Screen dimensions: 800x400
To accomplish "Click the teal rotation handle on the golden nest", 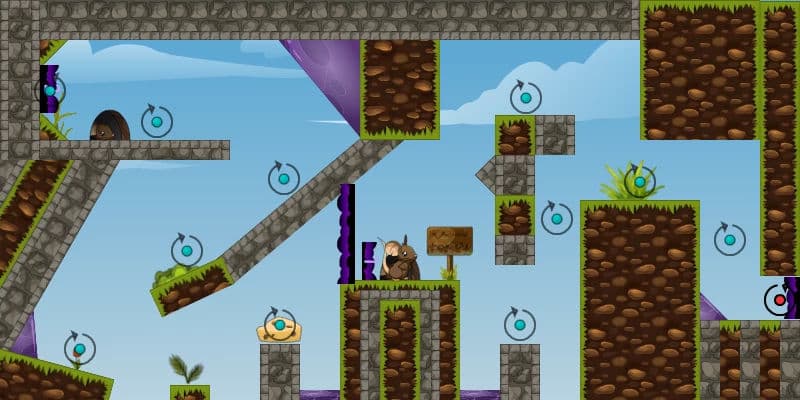I will tap(280, 324).
